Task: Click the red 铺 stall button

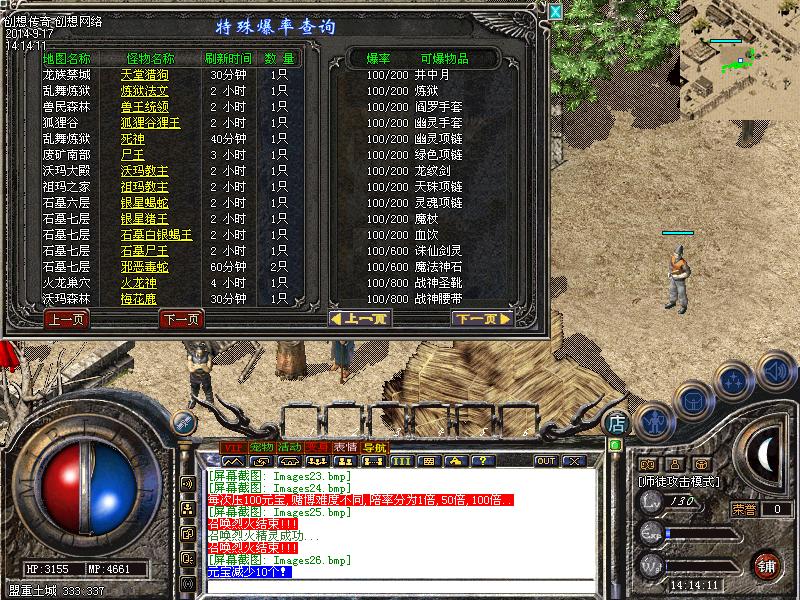Action: 766,564
